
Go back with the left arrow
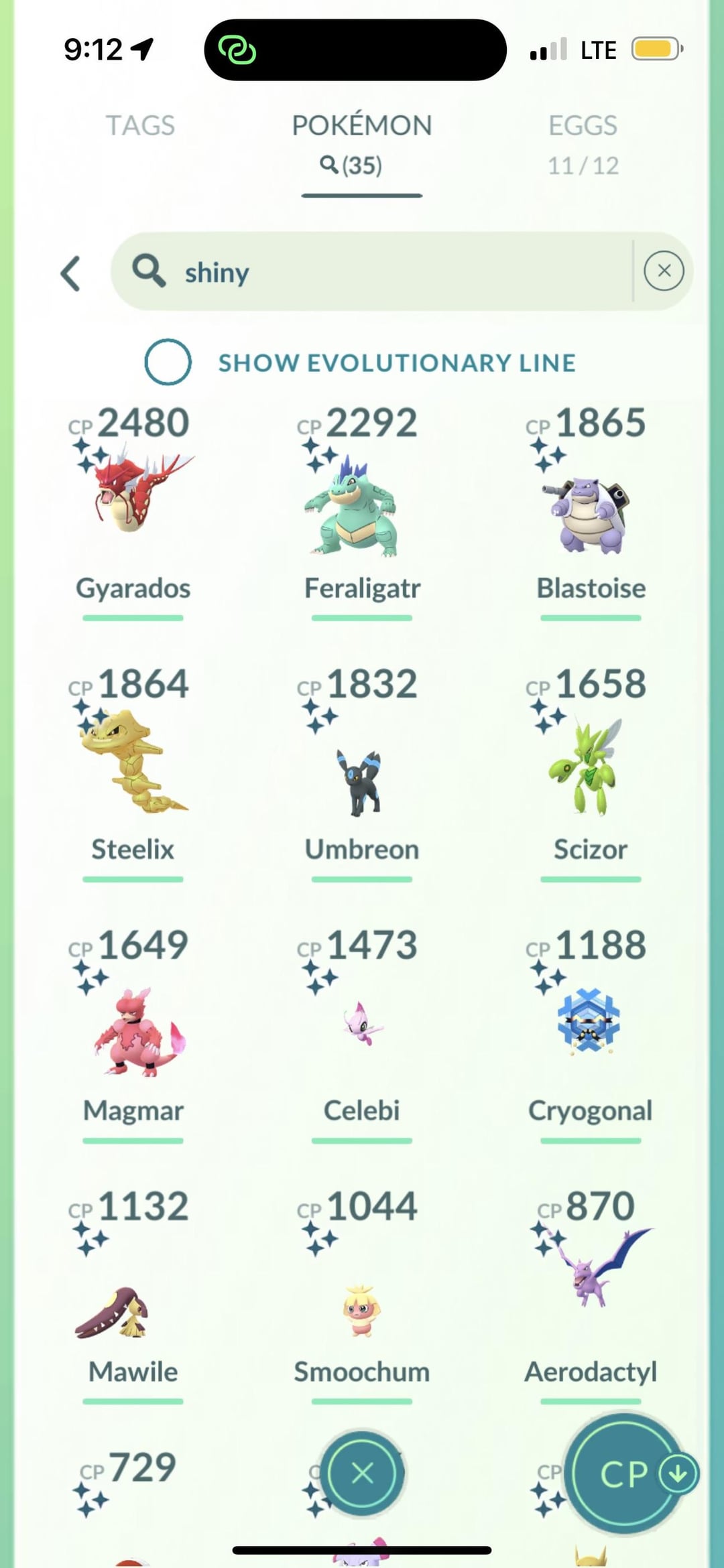(x=71, y=273)
